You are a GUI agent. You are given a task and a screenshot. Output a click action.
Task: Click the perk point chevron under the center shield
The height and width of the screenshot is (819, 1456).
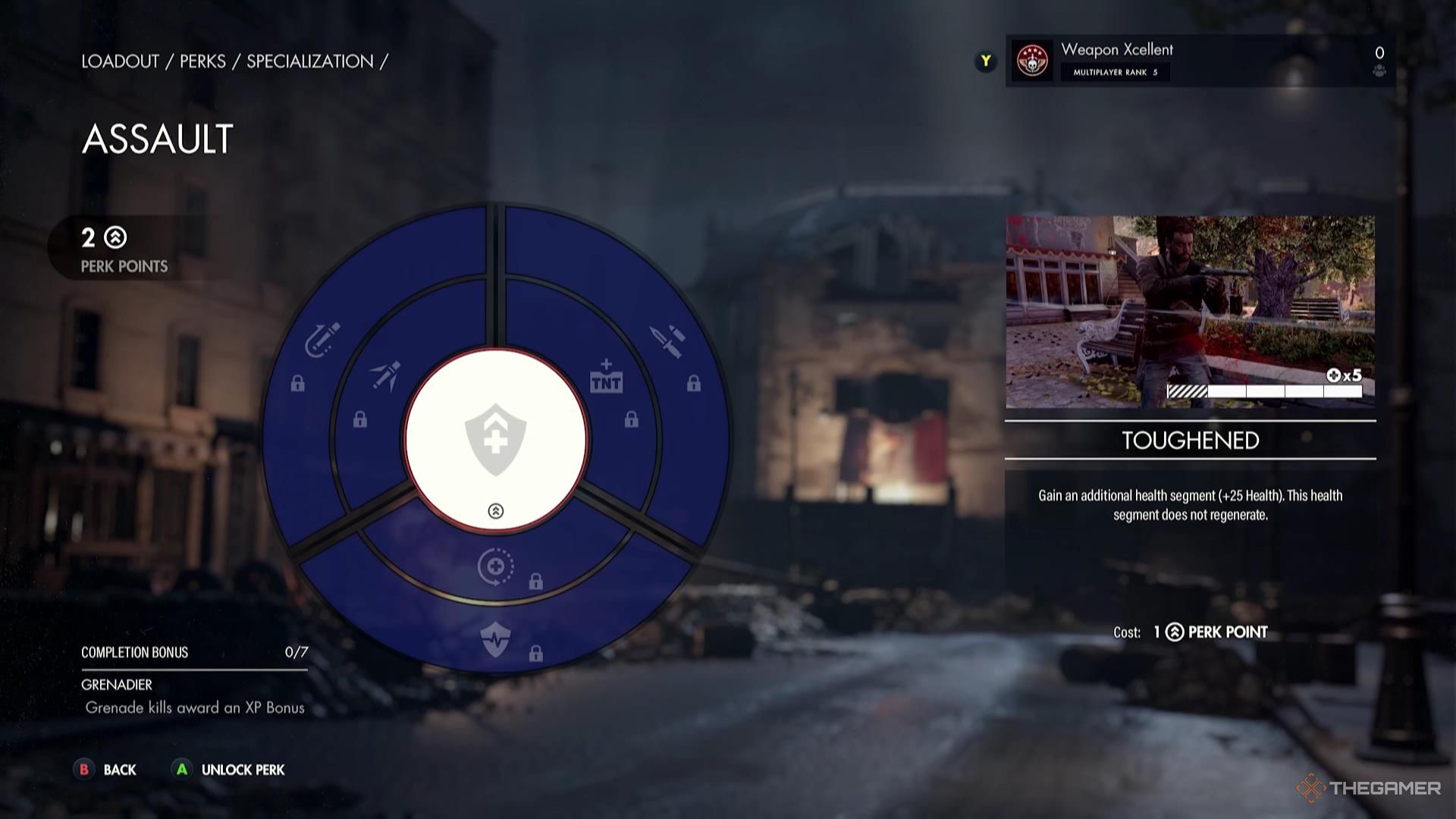pos(497,511)
